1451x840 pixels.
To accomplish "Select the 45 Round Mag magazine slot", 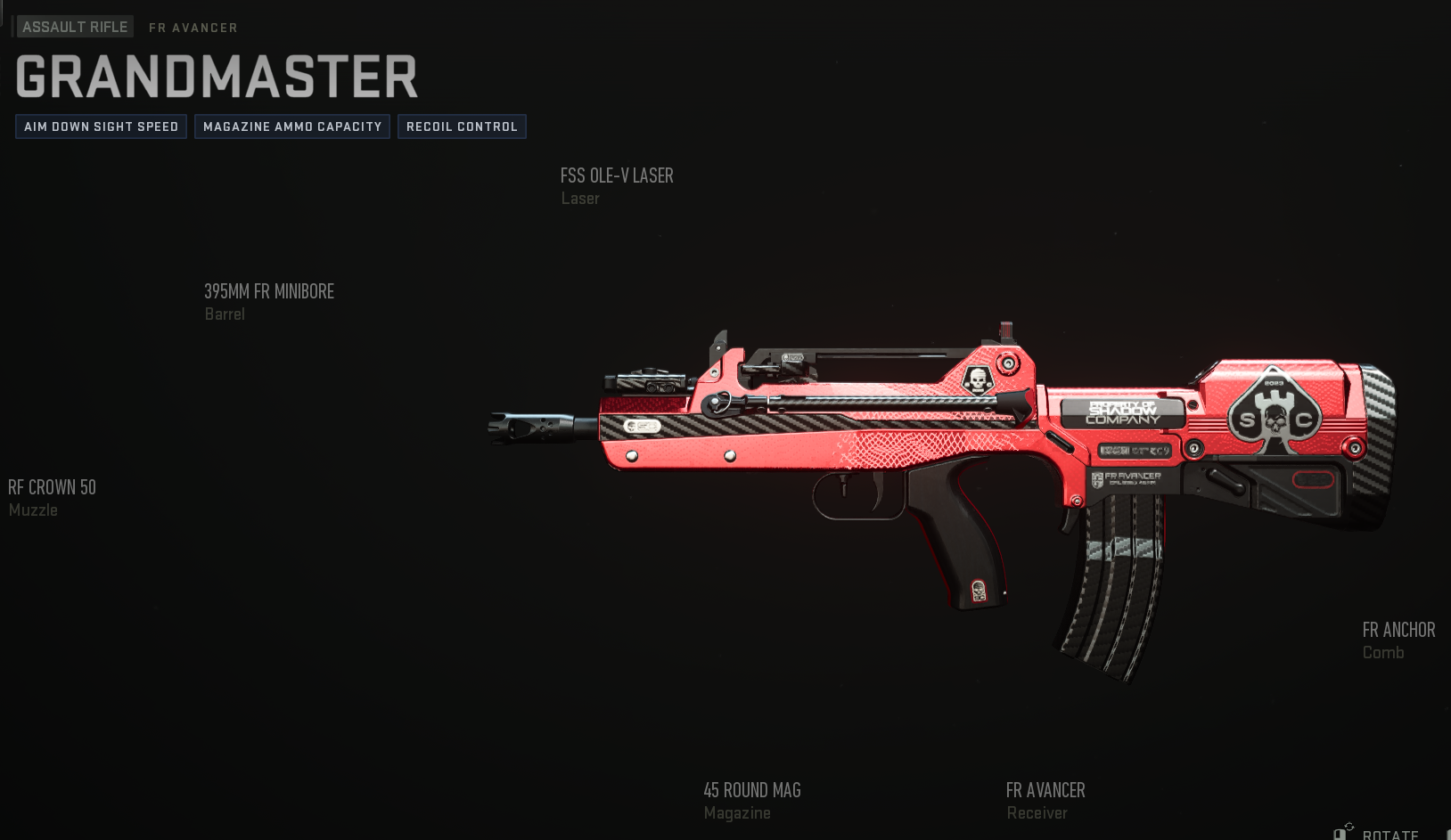I will pyautogui.click(x=751, y=800).
